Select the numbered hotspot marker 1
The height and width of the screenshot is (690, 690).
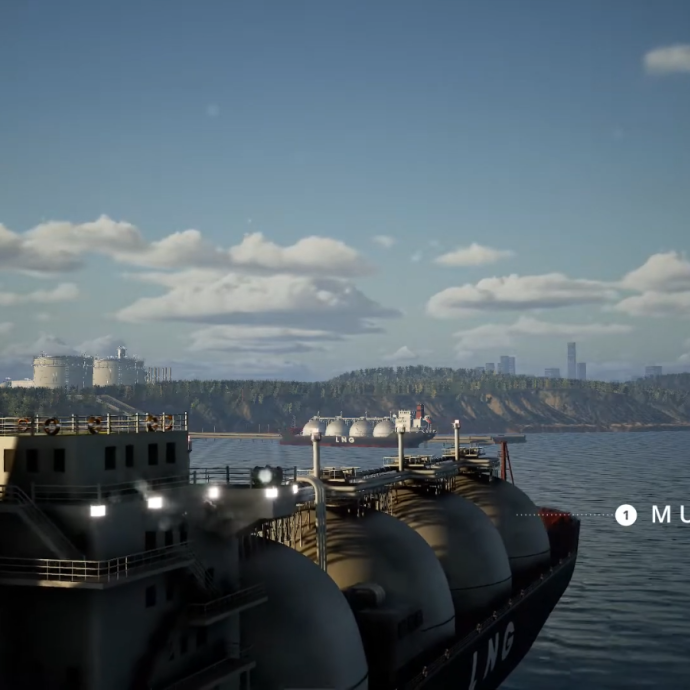point(626,515)
